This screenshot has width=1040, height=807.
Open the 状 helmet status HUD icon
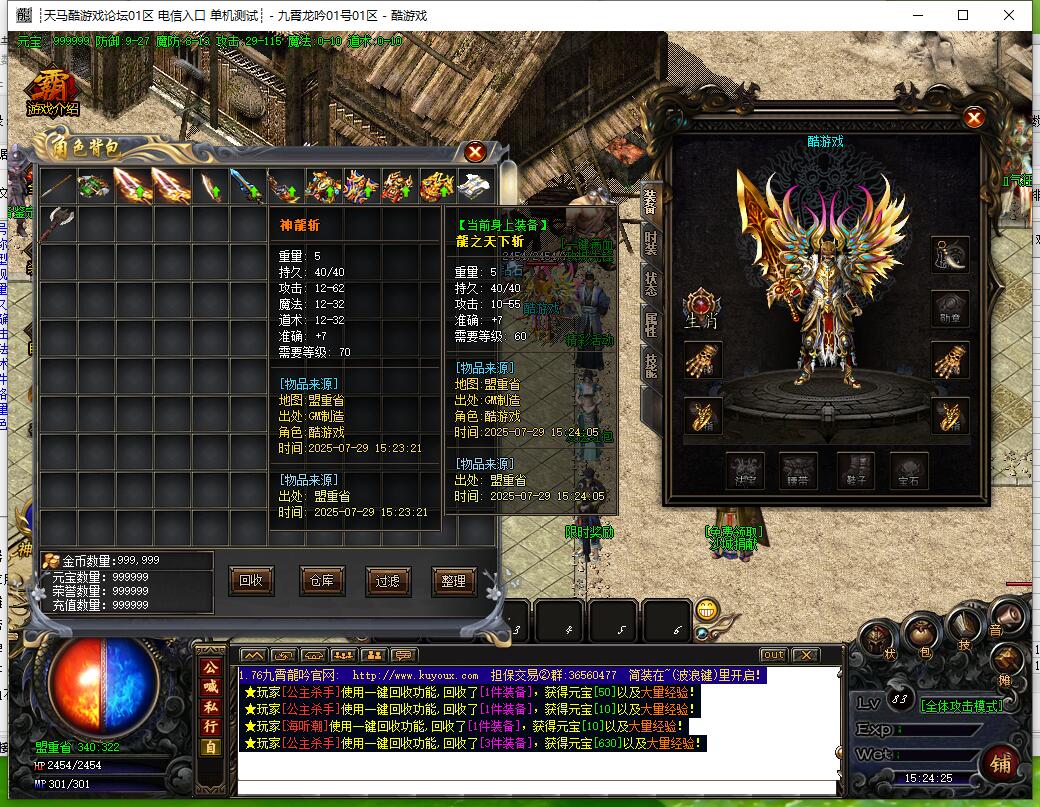pos(880,640)
